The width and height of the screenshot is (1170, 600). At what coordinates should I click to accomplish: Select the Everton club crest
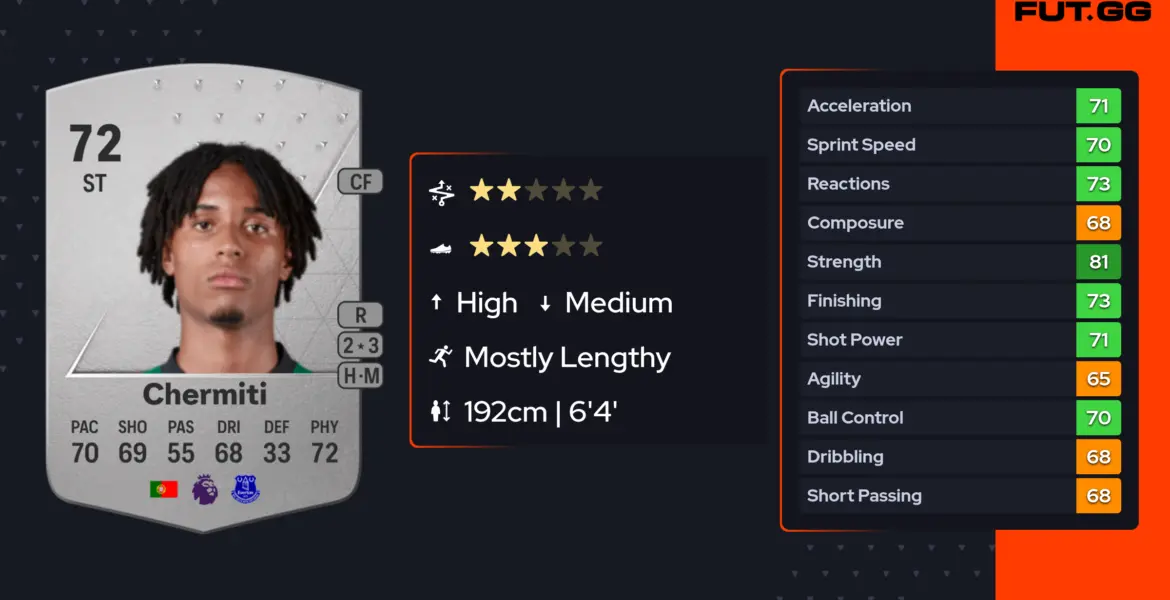click(x=245, y=489)
